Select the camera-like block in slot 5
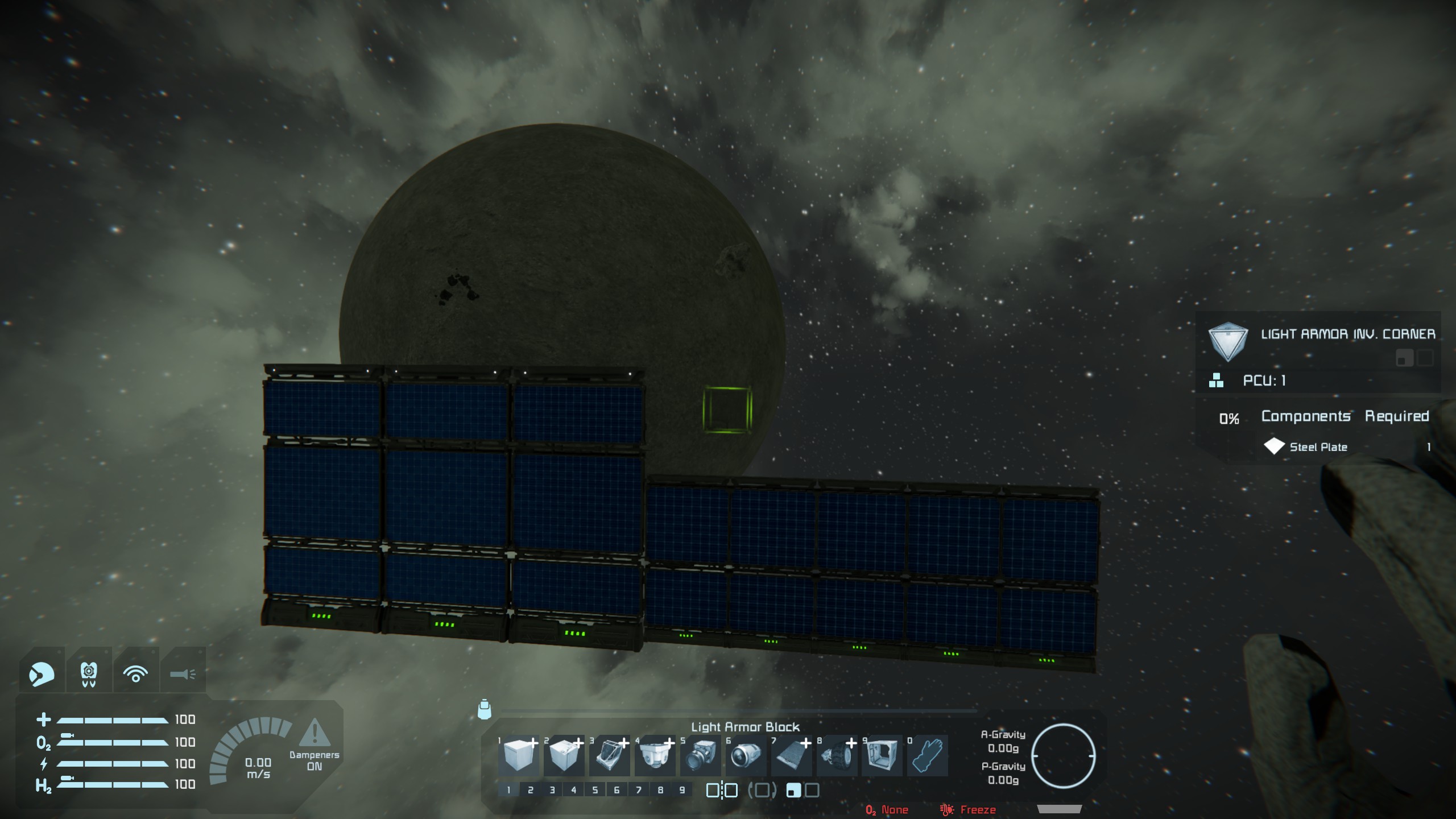1456x819 pixels. 700,755
